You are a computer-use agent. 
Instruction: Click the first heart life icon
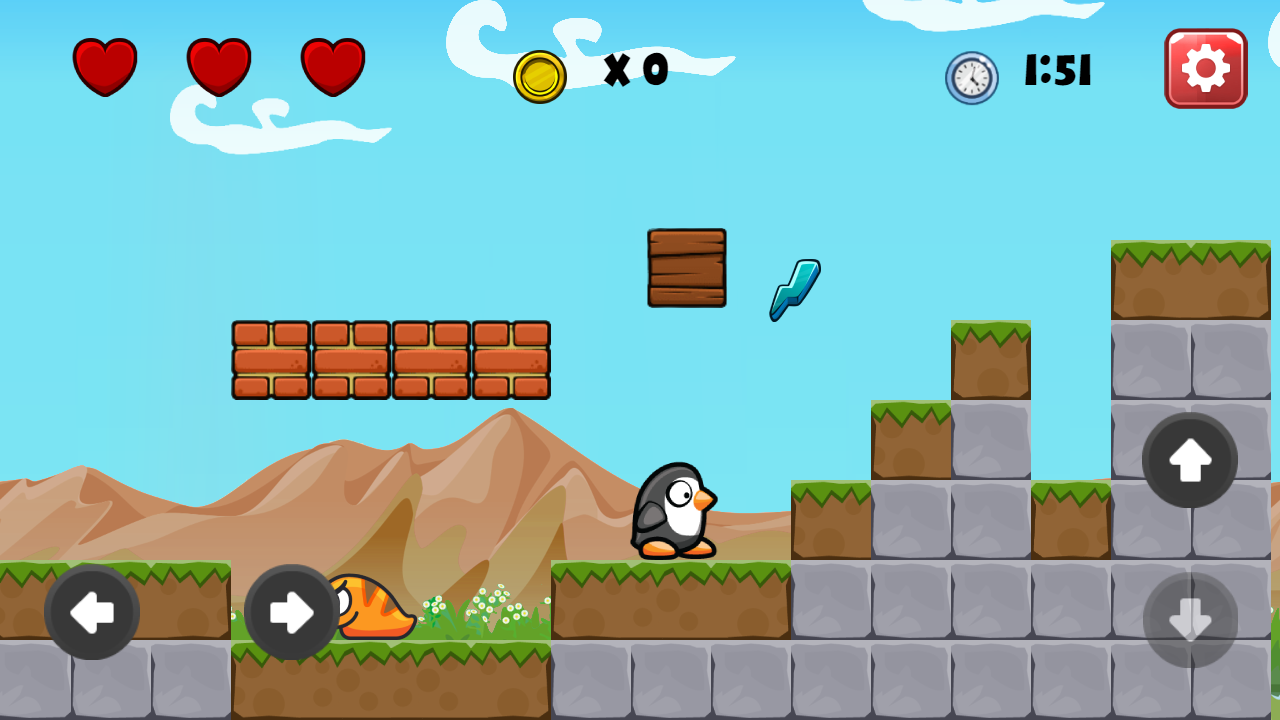[x=106, y=68]
